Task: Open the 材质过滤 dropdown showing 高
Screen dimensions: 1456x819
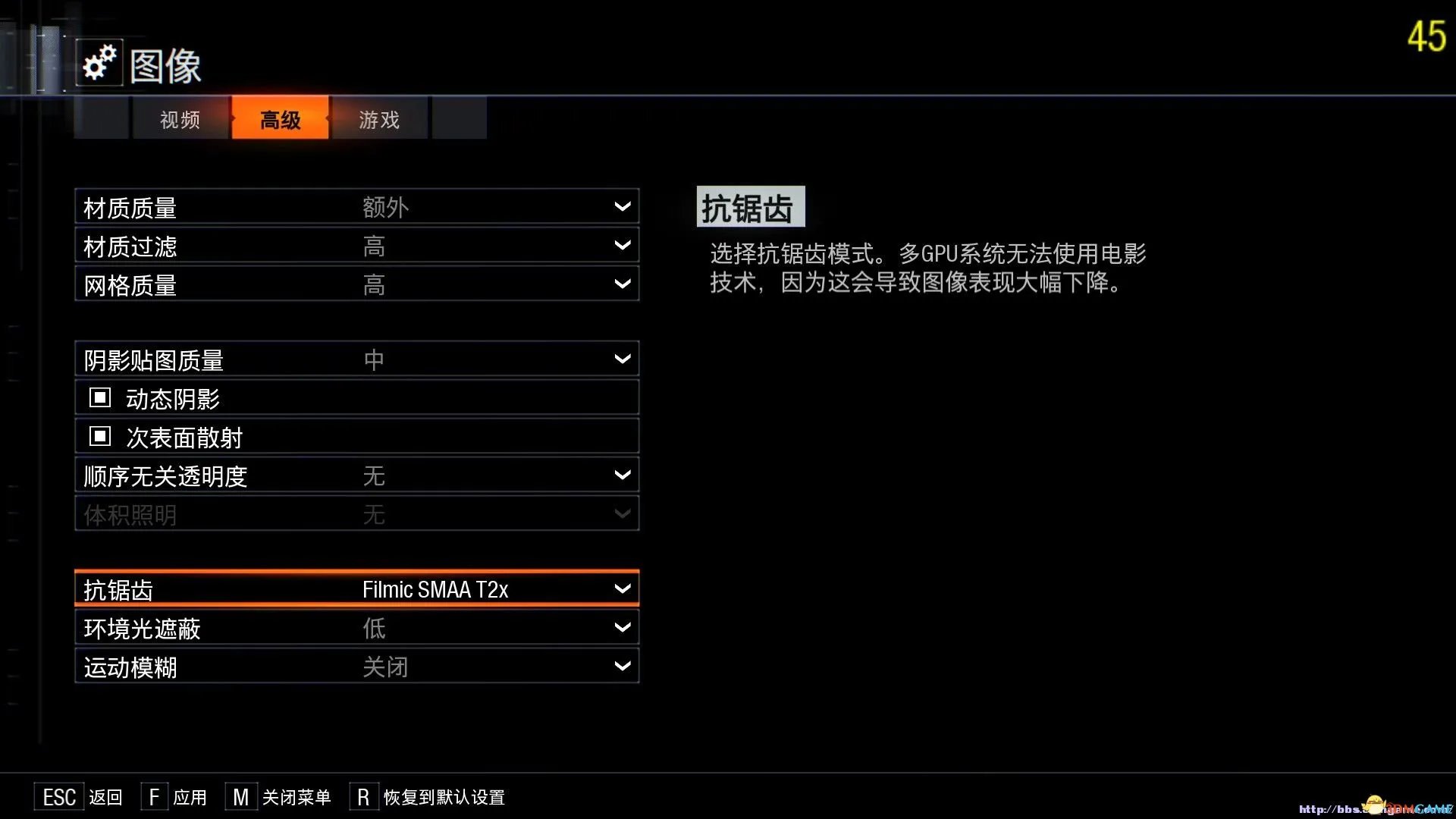Action: pos(356,244)
